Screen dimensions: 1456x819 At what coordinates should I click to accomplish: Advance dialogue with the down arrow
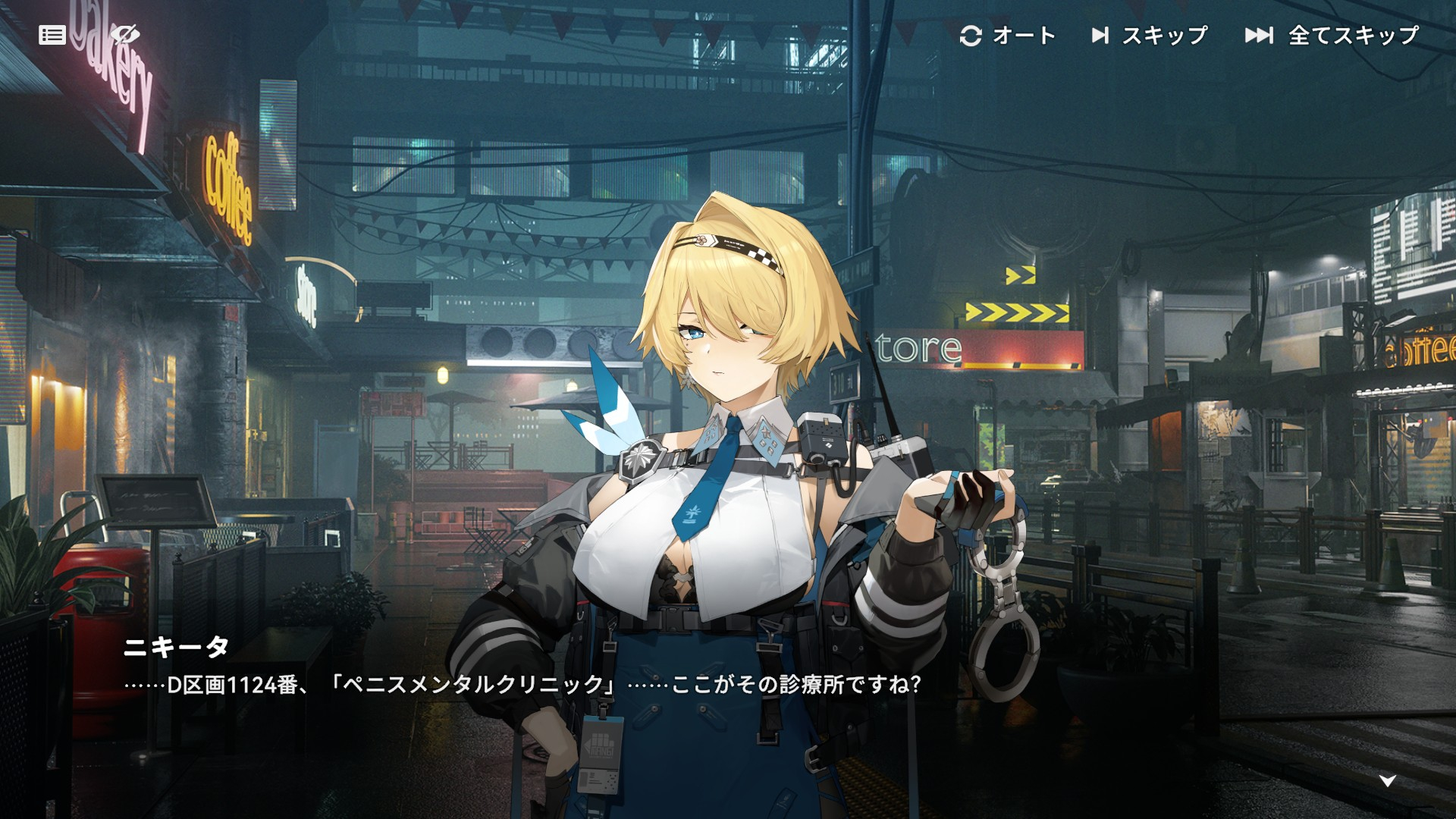(1387, 781)
